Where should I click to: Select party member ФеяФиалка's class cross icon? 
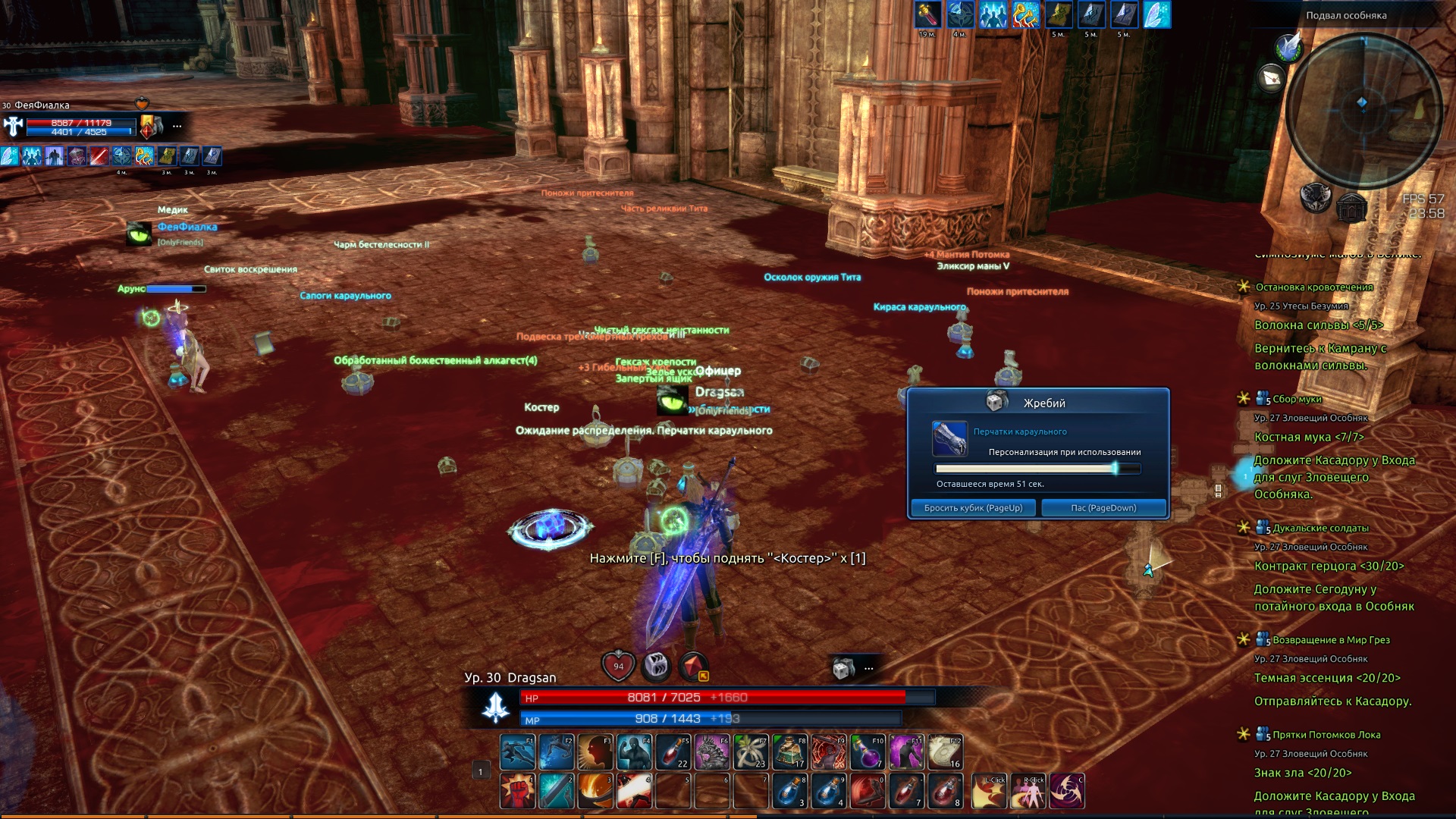click(14, 127)
